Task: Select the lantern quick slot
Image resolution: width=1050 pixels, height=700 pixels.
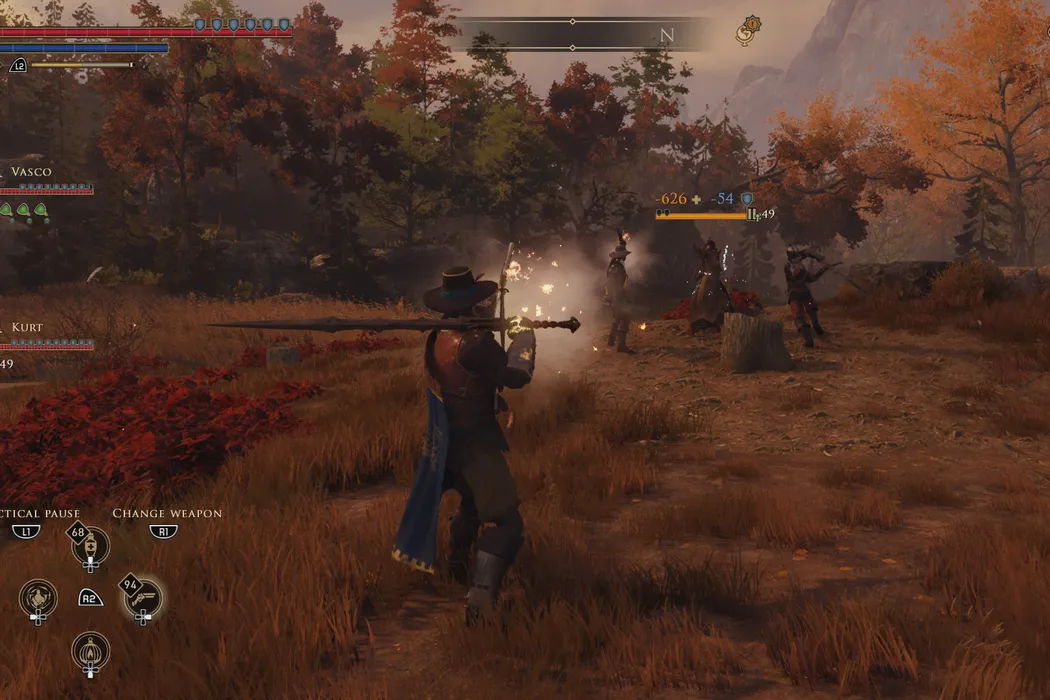Action: coord(90,650)
